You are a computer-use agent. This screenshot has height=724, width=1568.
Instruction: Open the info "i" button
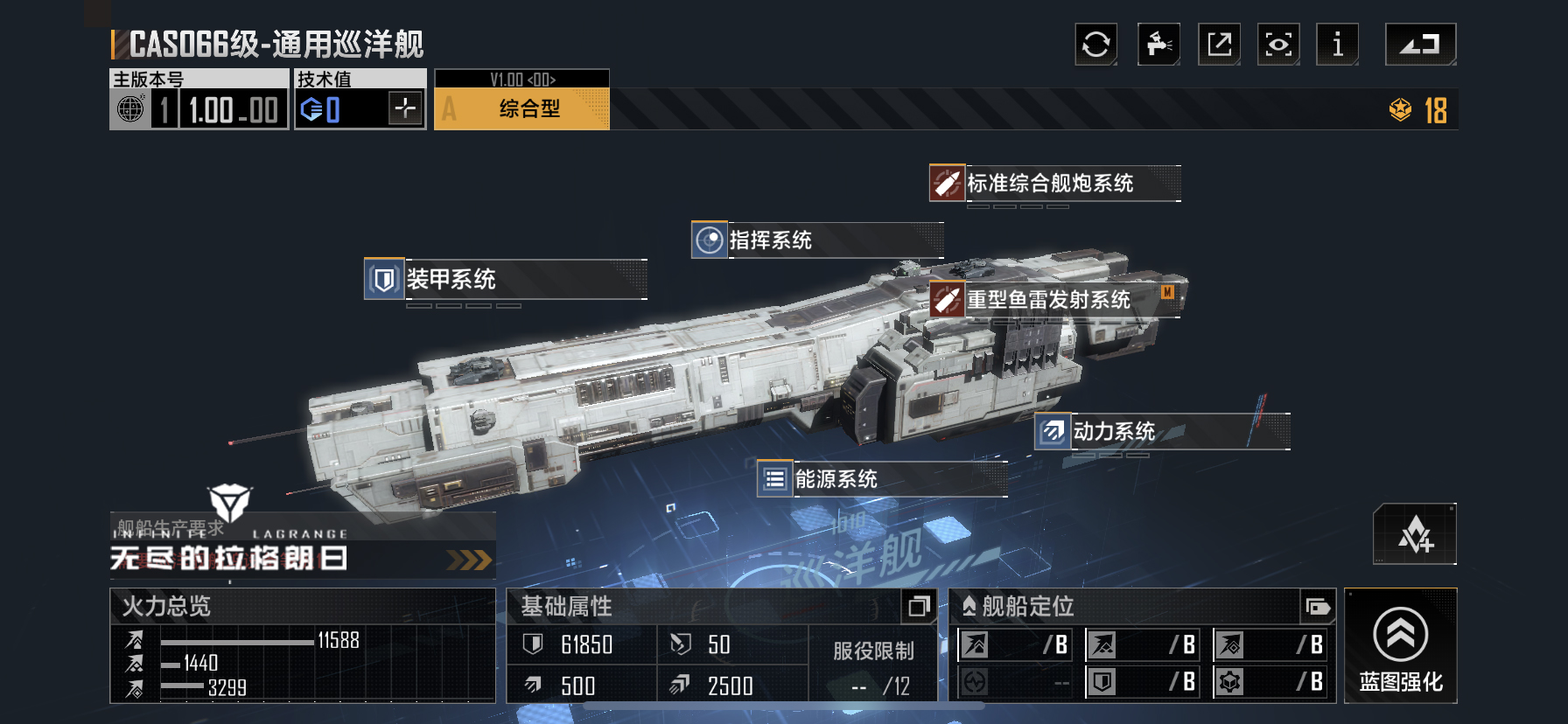click(1337, 45)
